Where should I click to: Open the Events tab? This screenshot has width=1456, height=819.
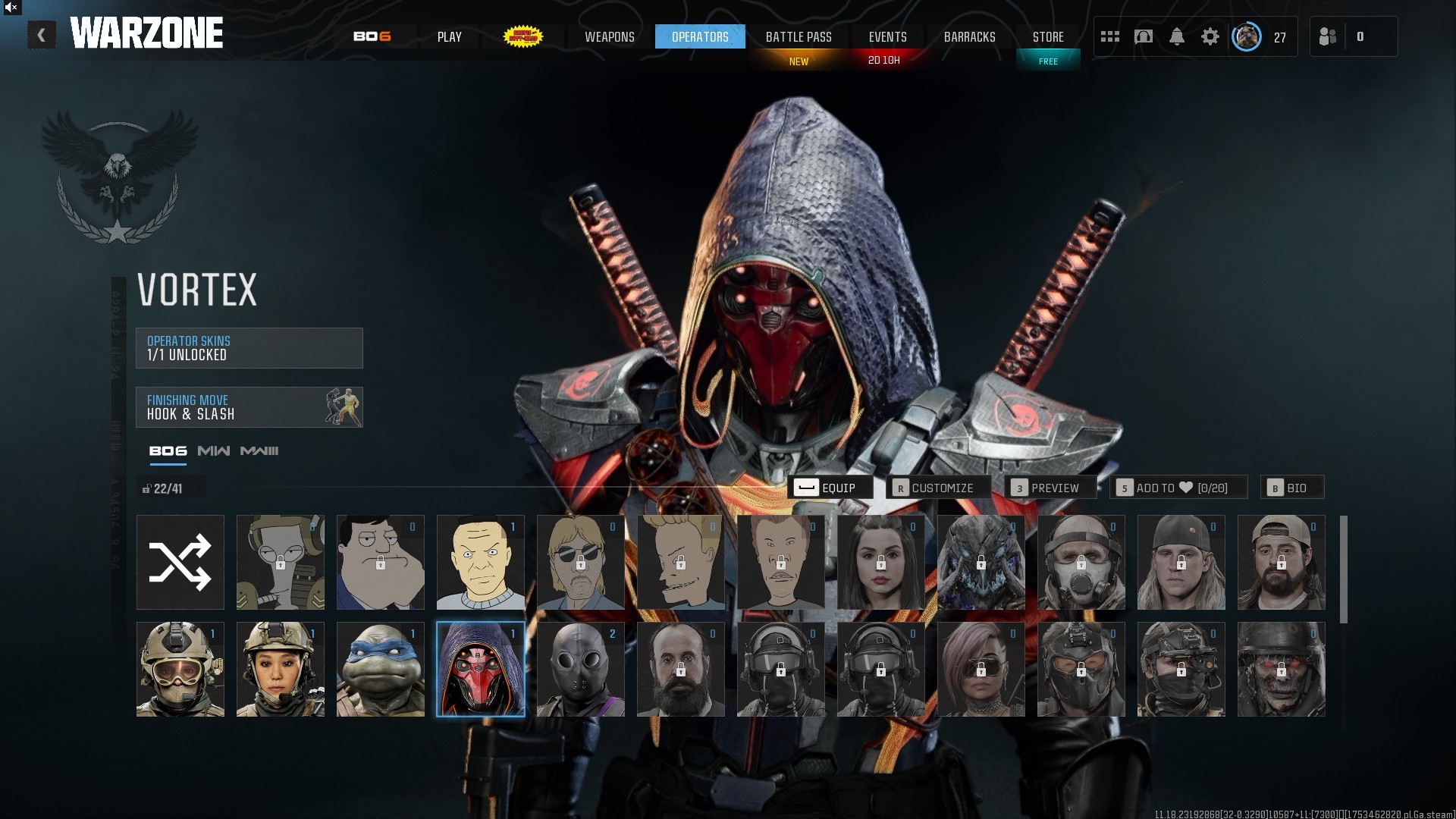coord(887,36)
